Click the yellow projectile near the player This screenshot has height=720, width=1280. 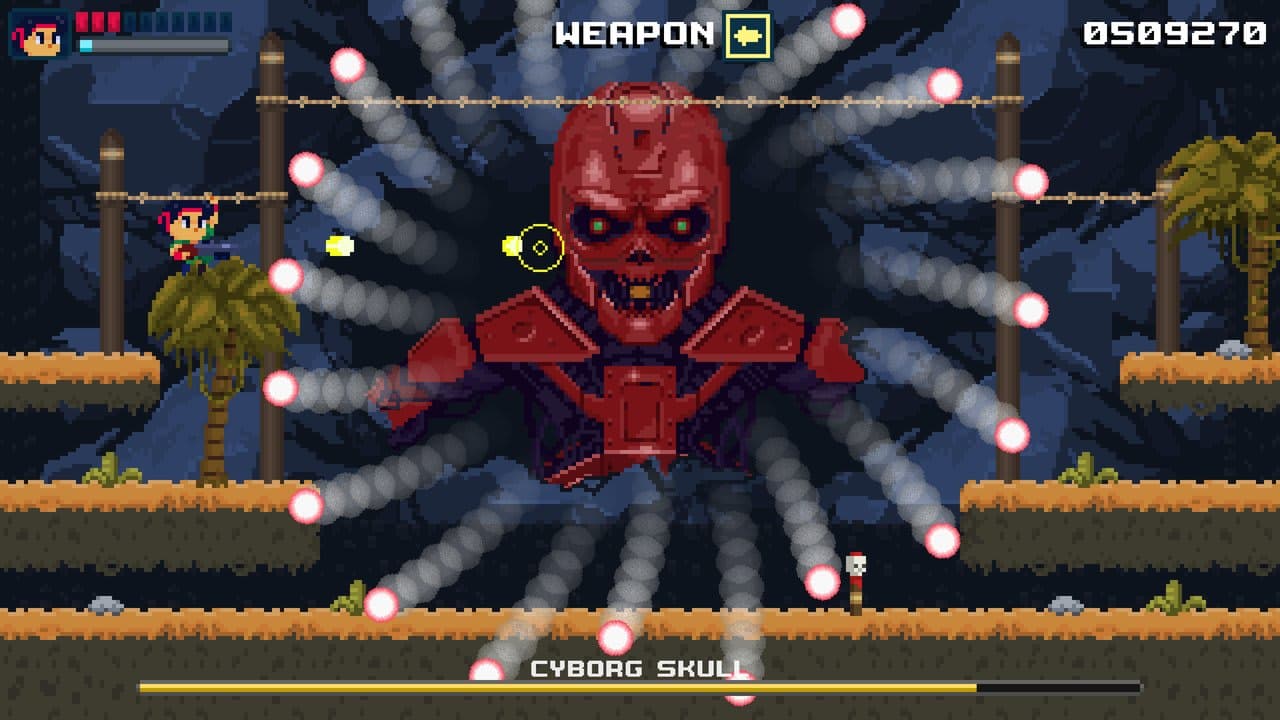(x=340, y=246)
